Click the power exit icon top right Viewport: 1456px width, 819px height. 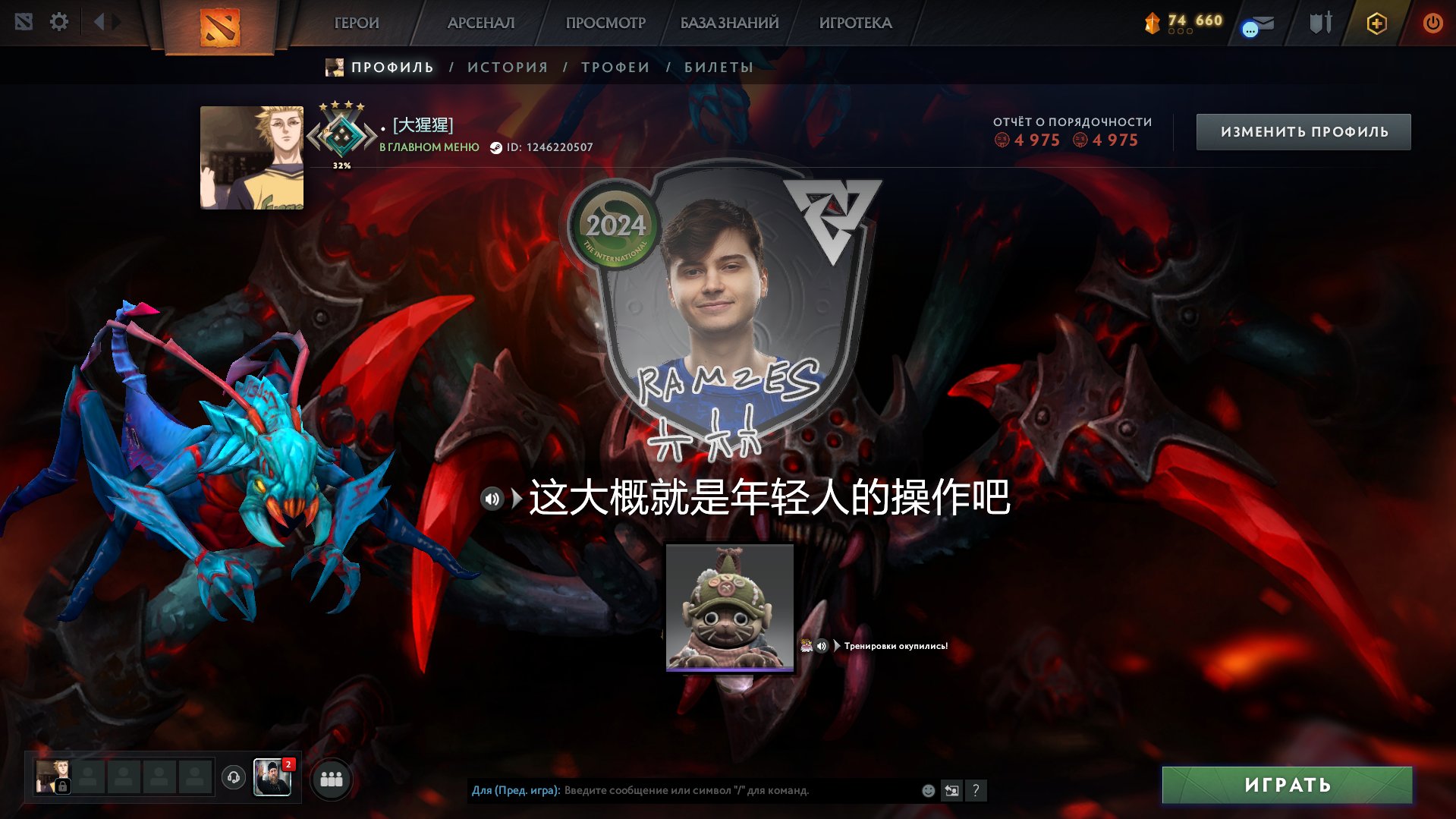[x=1432, y=23]
